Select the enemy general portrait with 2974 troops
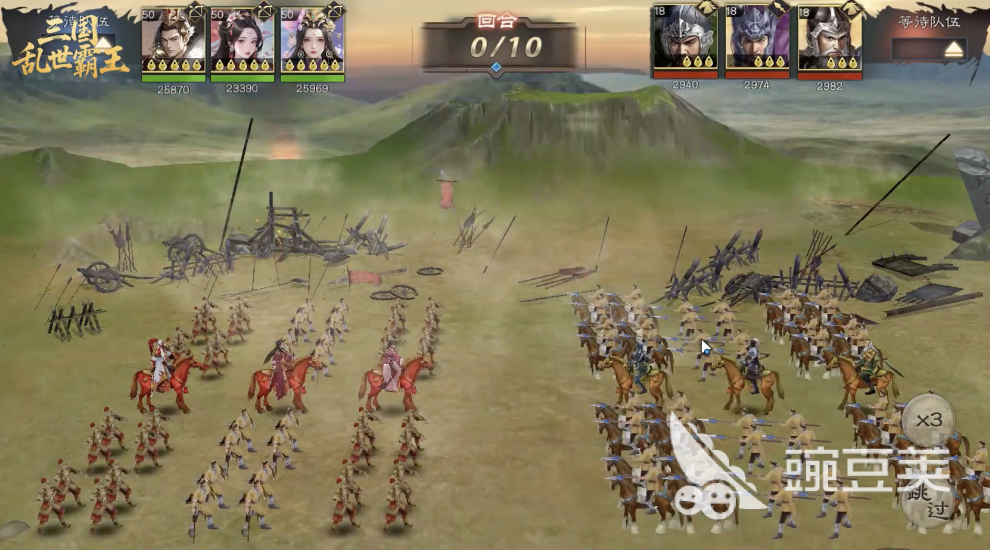The image size is (990, 550). pyautogui.click(x=757, y=37)
